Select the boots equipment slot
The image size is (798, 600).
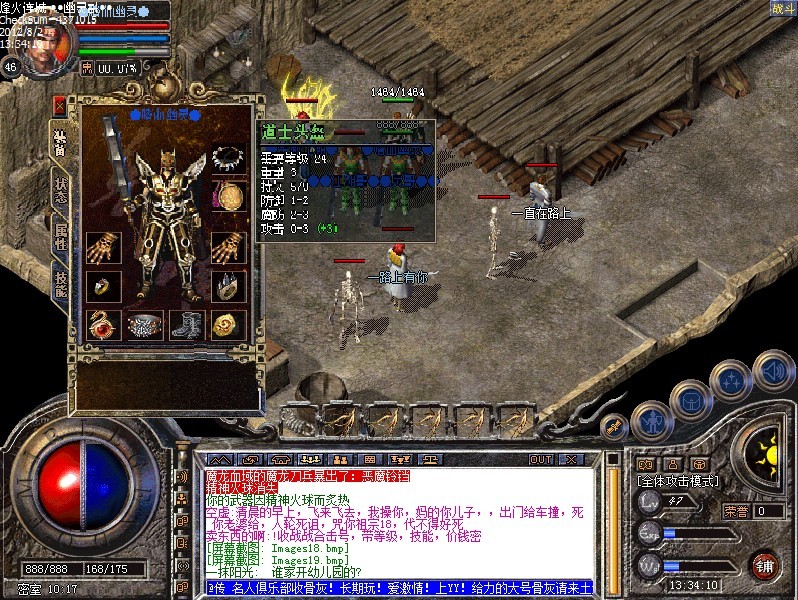[186, 323]
